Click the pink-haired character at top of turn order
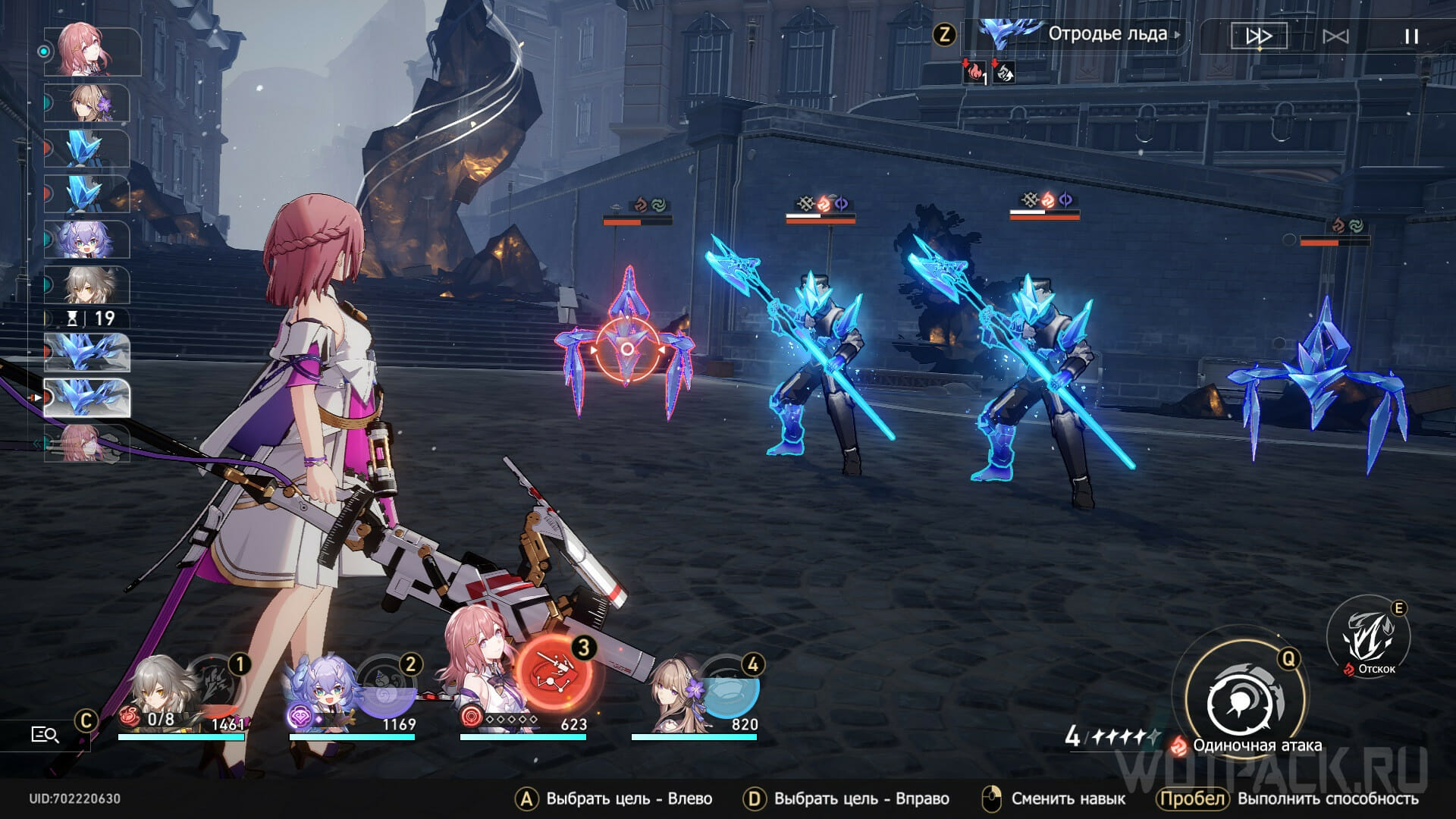This screenshot has width=1456, height=819. 91,51
